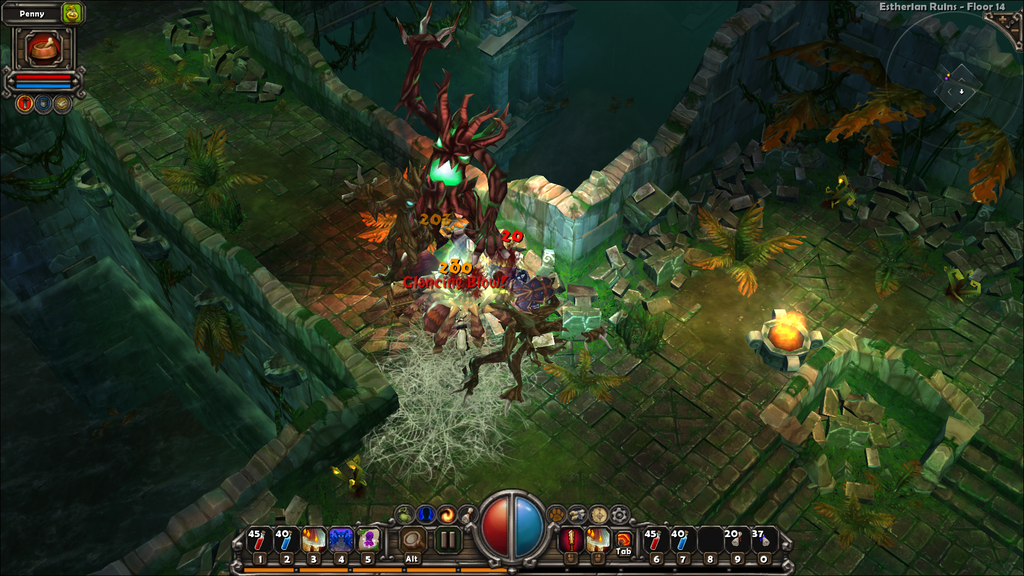Image resolution: width=1024 pixels, height=576 pixels.
Task: Use the mana potion in slot 2
Action: [286, 541]
